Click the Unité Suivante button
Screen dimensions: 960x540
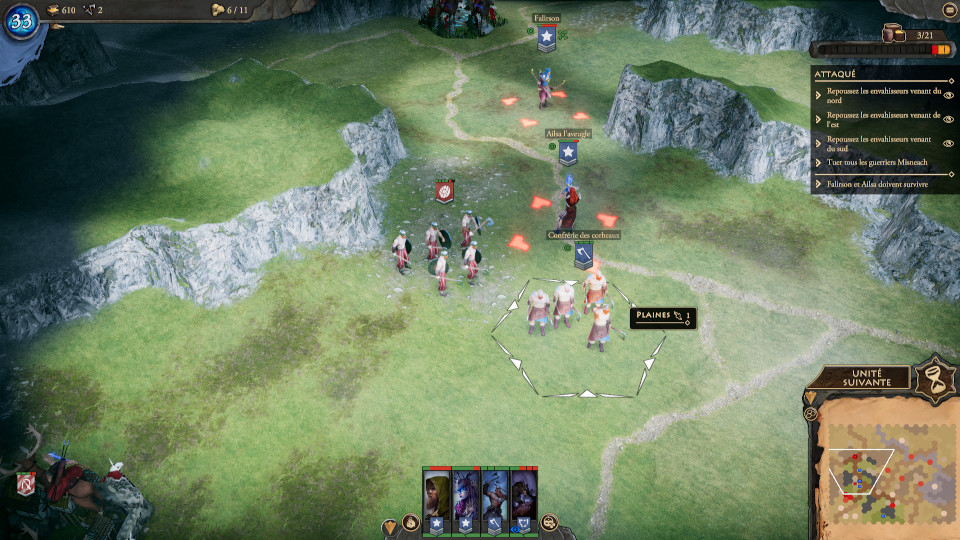click(x=858, y=378)
